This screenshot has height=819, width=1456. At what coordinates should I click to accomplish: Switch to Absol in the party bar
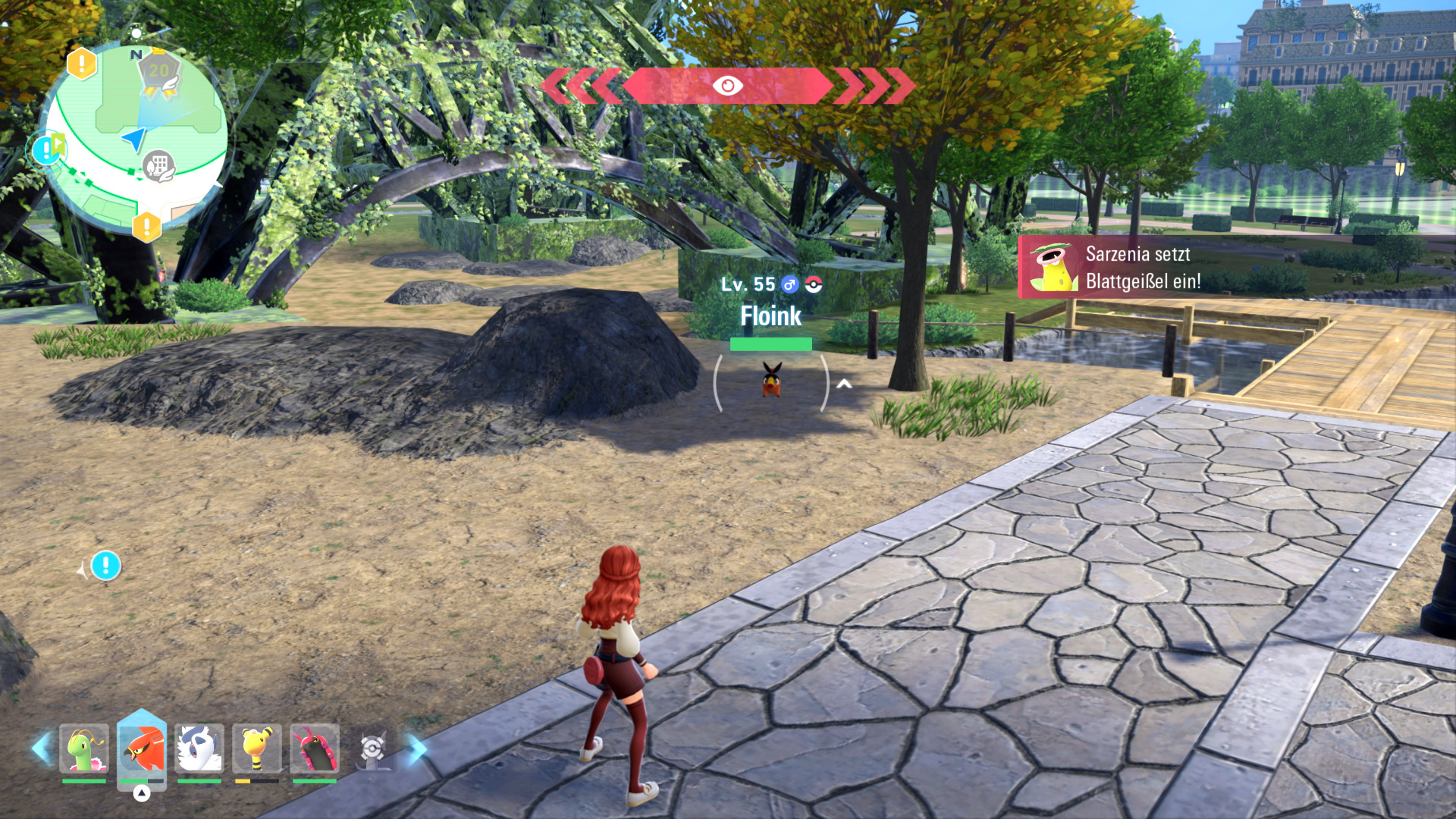[199, 748]
